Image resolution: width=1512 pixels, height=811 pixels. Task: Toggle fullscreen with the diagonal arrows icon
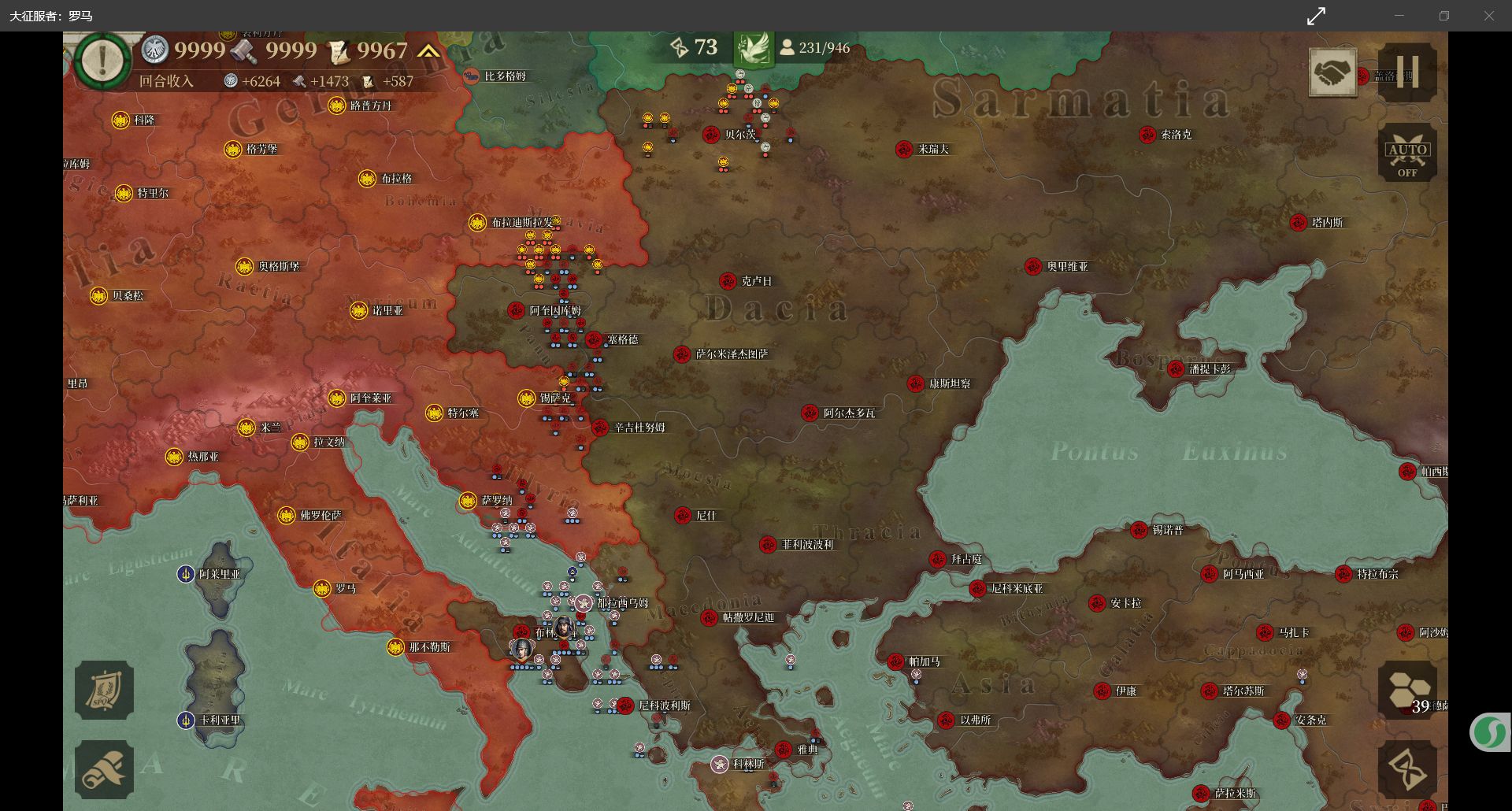[x=1316, y=16]
